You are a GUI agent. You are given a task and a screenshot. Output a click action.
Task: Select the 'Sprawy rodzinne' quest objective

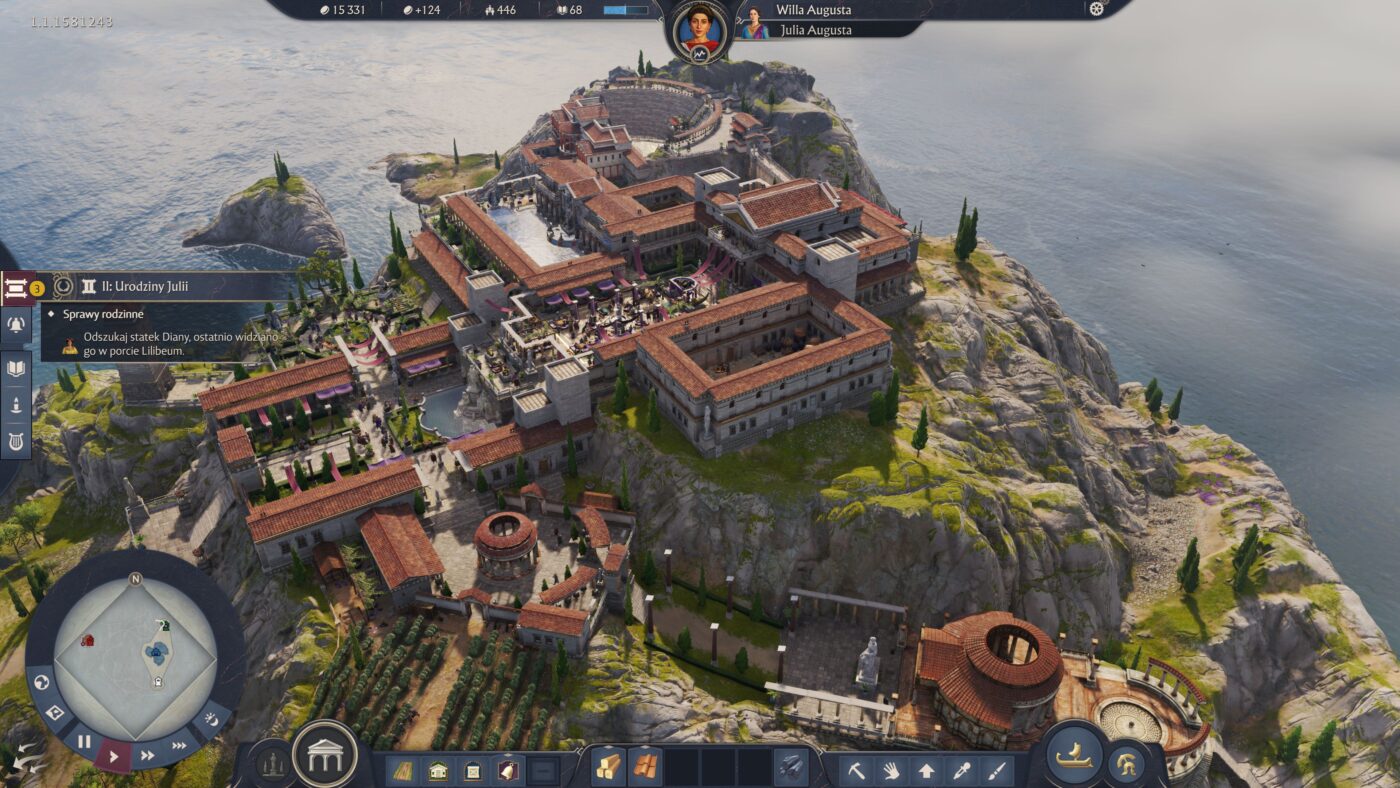click(x=102, y=314)
